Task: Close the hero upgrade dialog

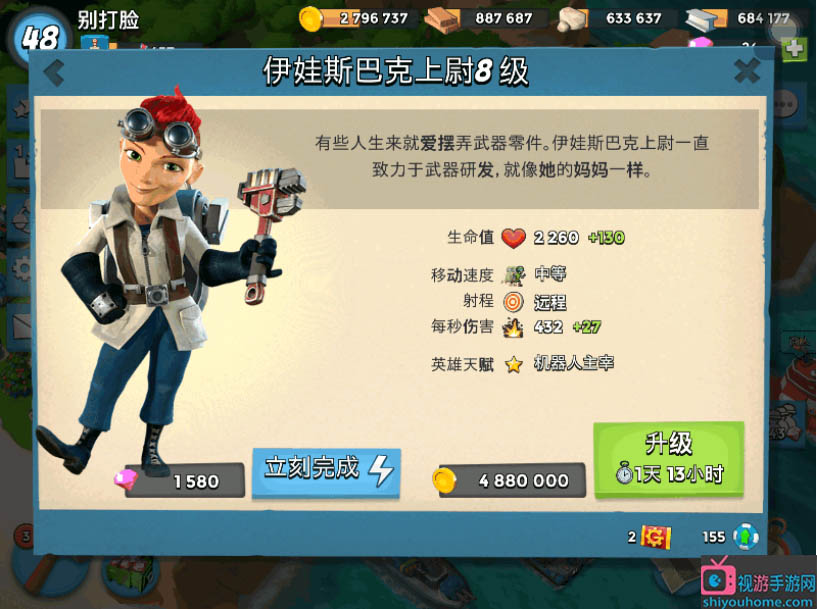Action: tap(746, 71)
